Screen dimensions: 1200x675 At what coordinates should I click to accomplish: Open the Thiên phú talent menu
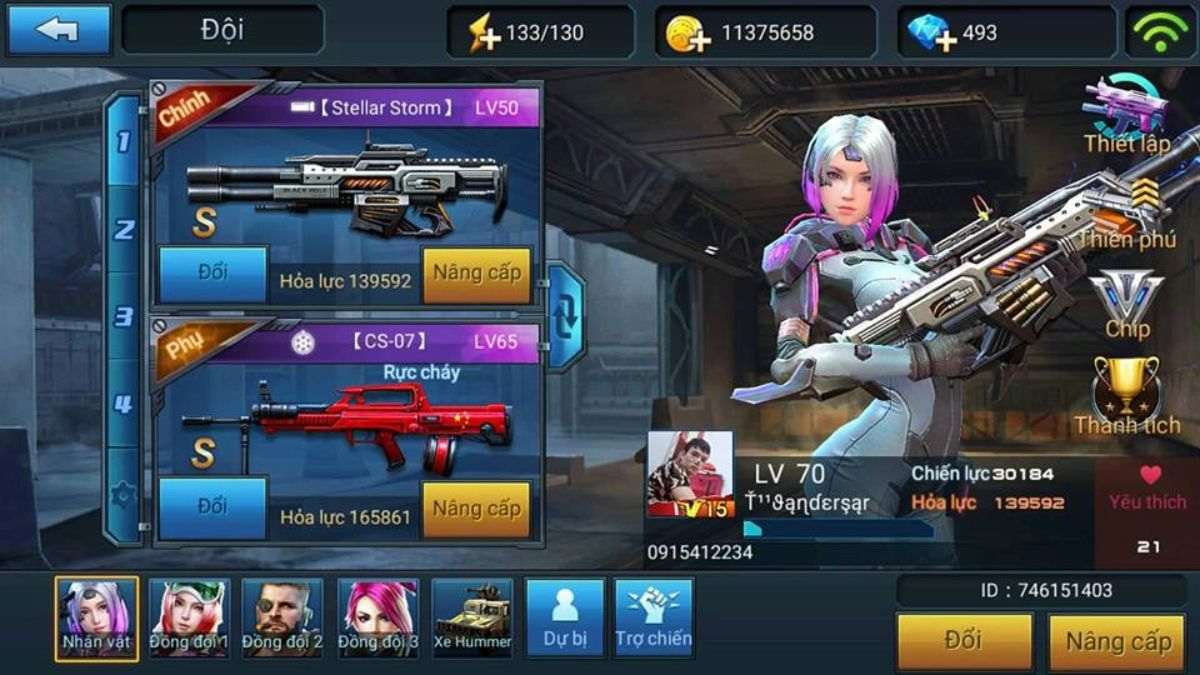(1127, 212)
